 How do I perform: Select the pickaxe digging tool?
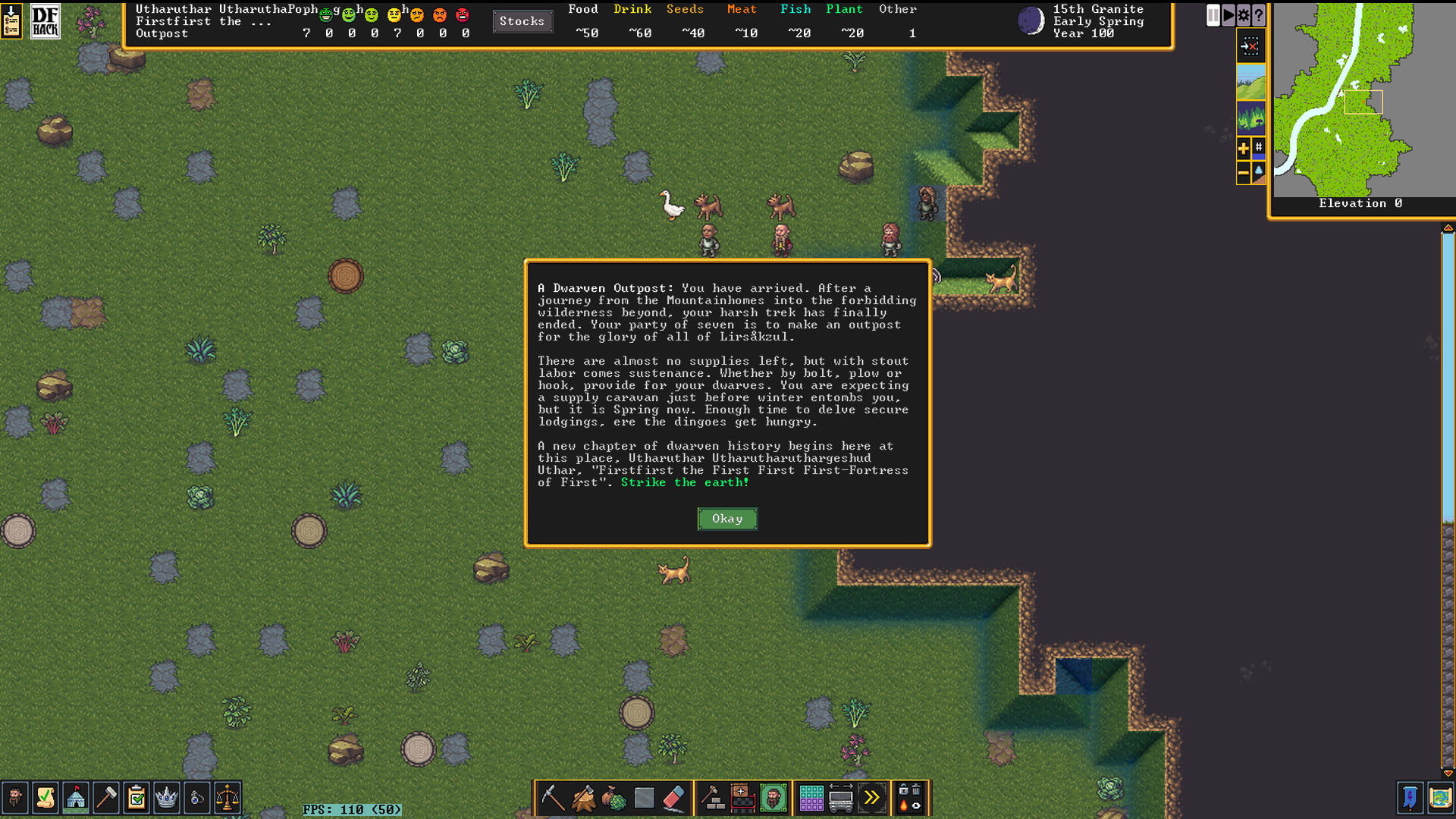pos(553,798)
